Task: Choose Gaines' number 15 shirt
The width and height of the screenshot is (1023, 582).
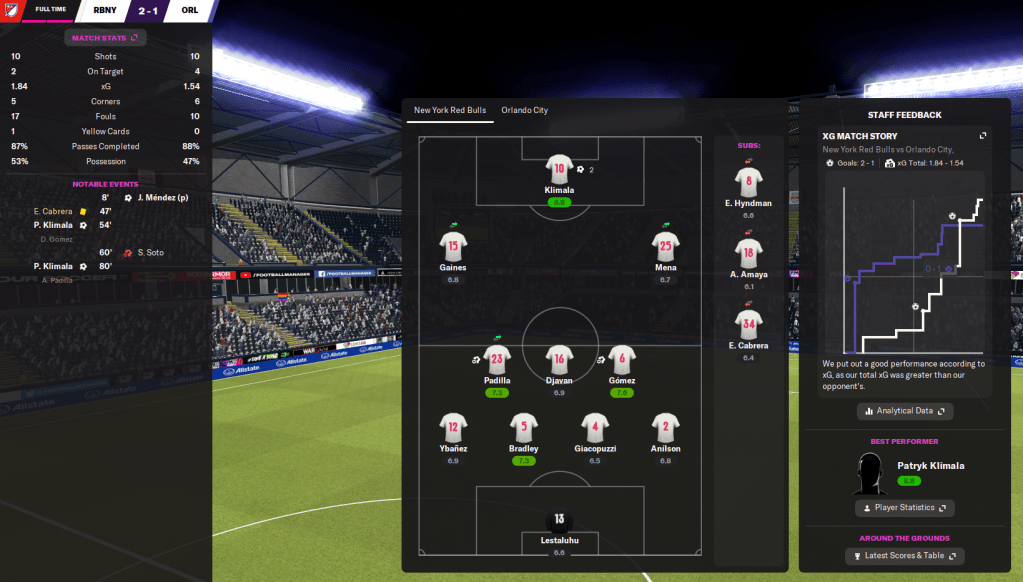Action: (453, 244)
